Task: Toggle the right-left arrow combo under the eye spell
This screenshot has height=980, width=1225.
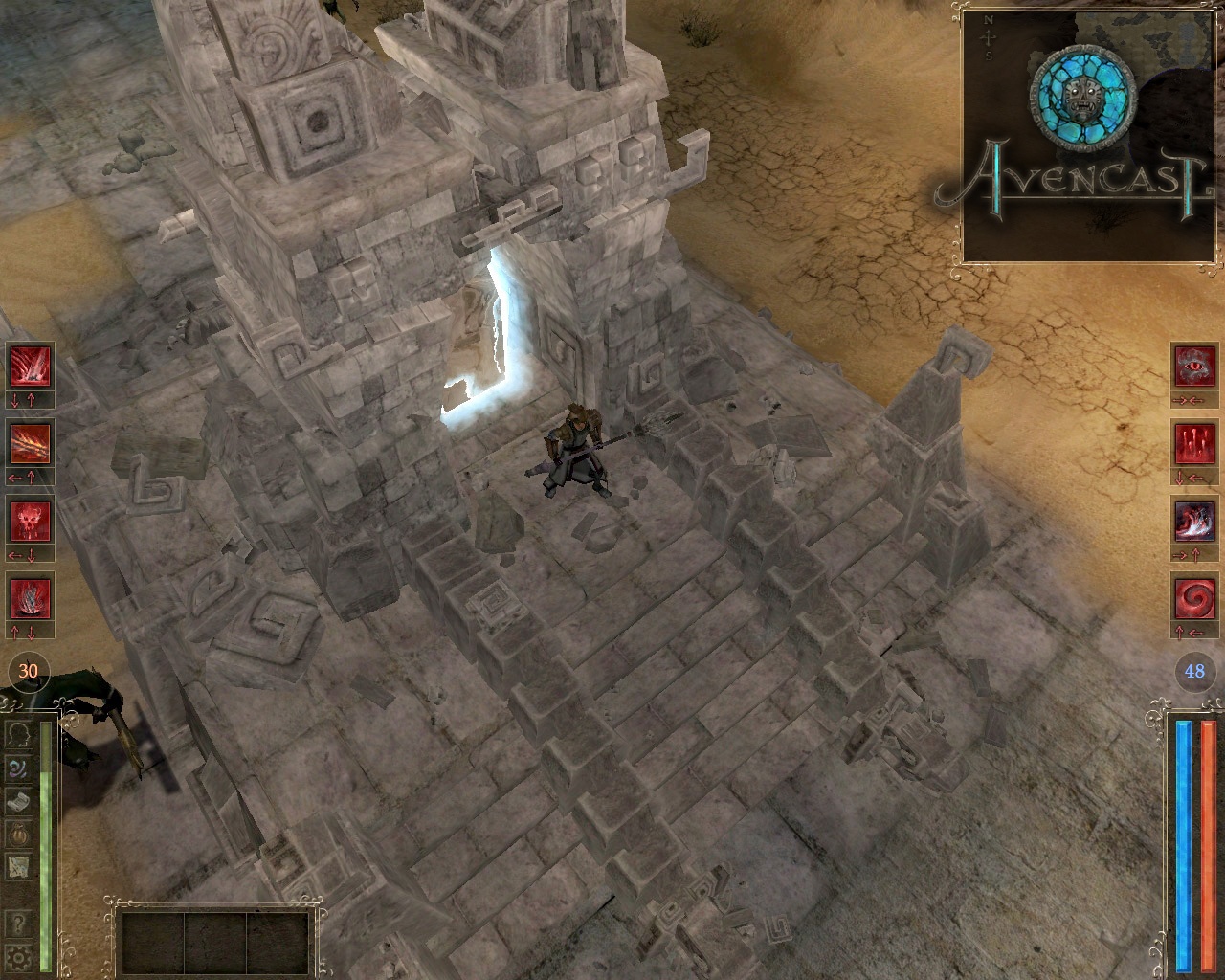Action: click(x=1193, y=400)
